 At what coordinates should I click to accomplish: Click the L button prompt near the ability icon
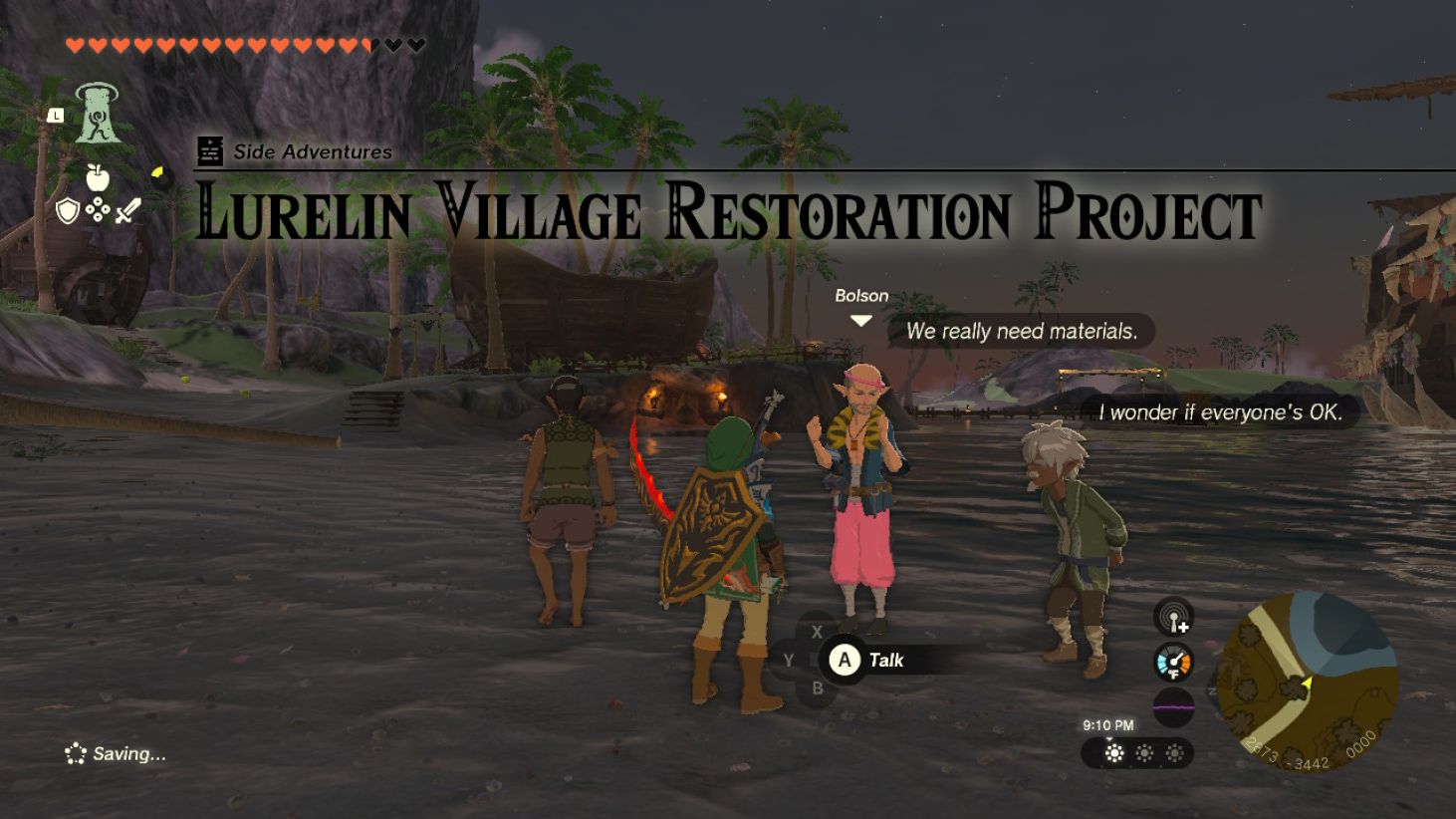coord(56,116)
